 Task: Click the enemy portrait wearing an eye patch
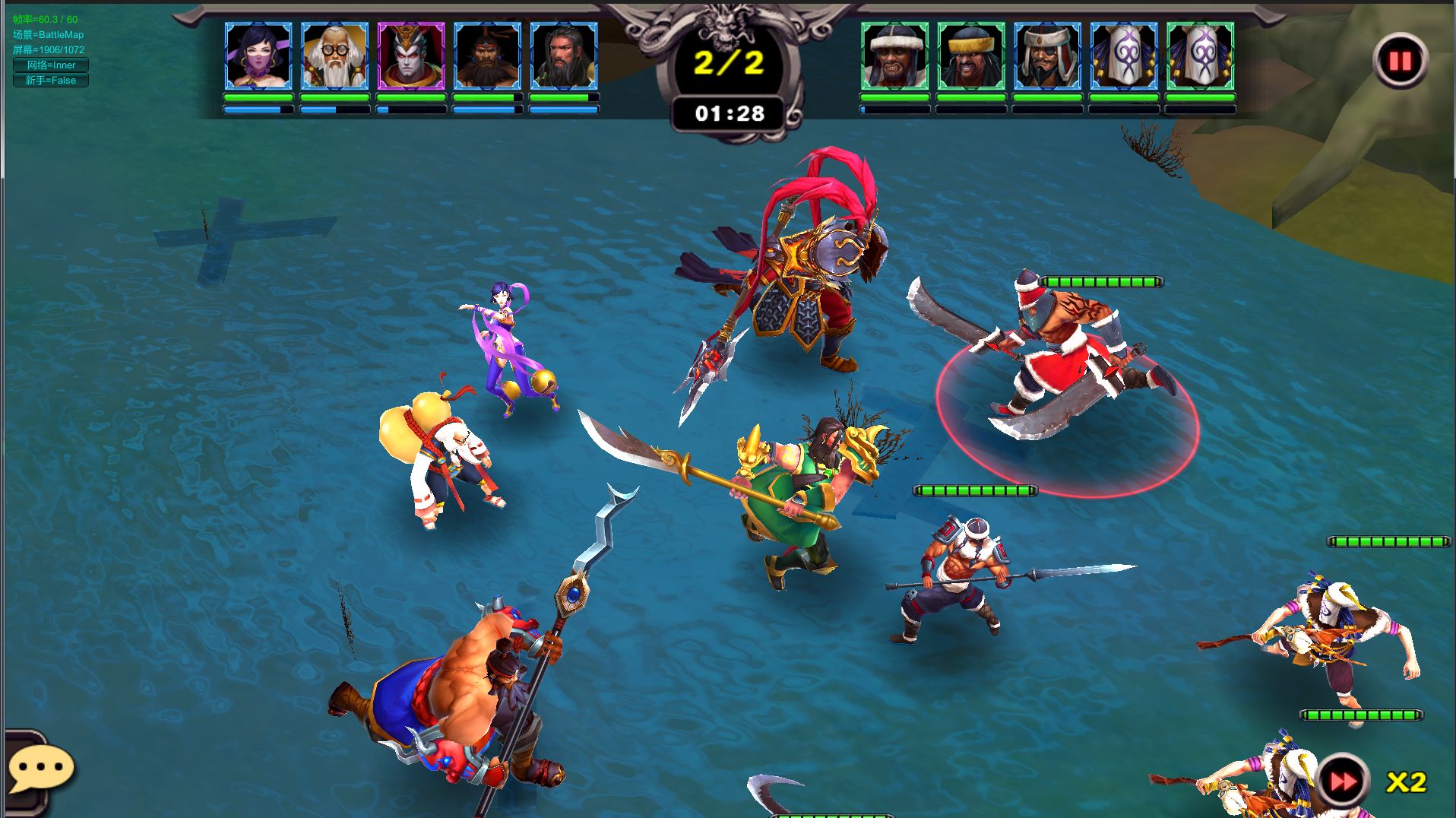pos(1047,55)
